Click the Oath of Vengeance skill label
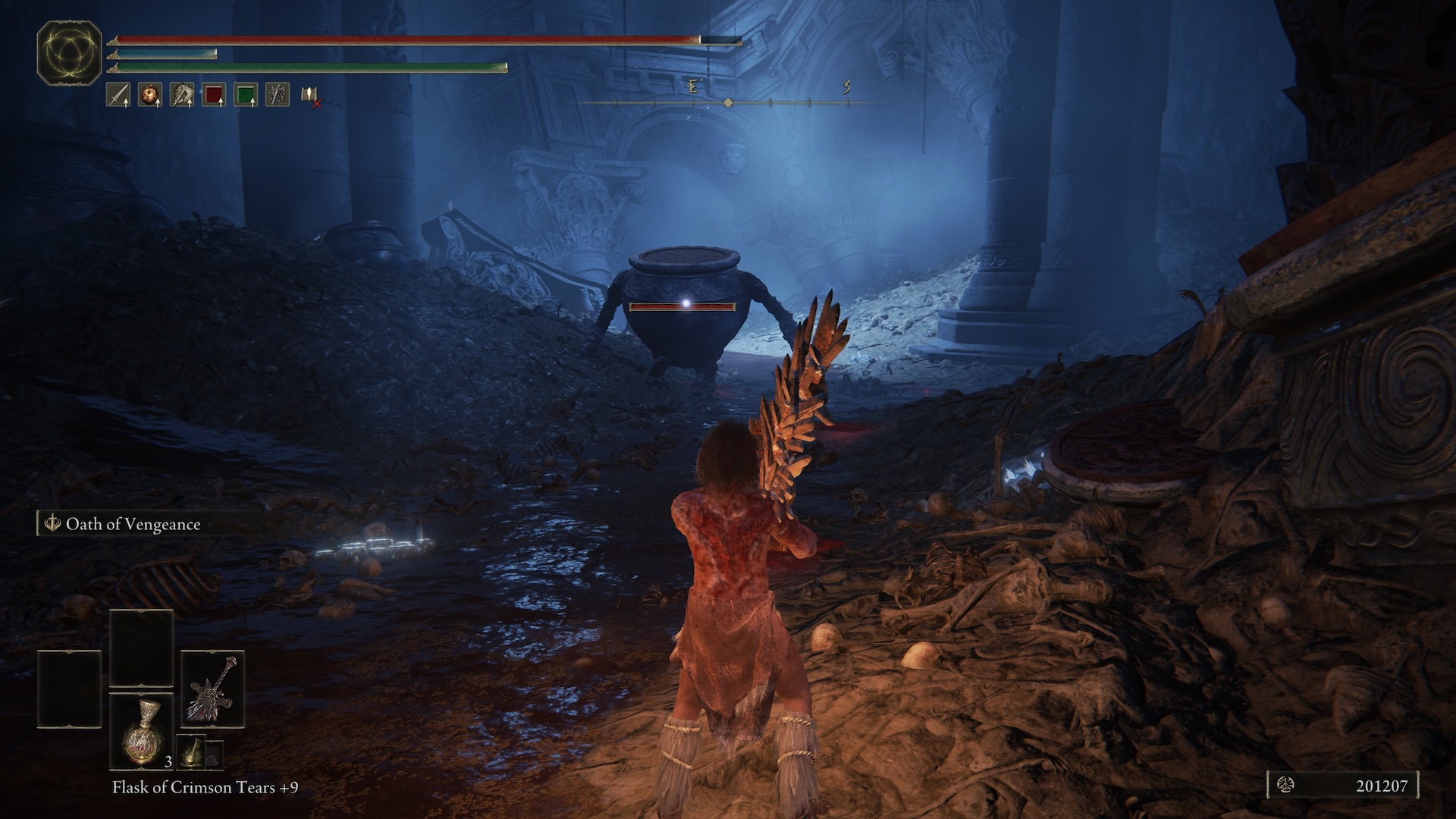 pyautogui.click(x=133, y=524)
